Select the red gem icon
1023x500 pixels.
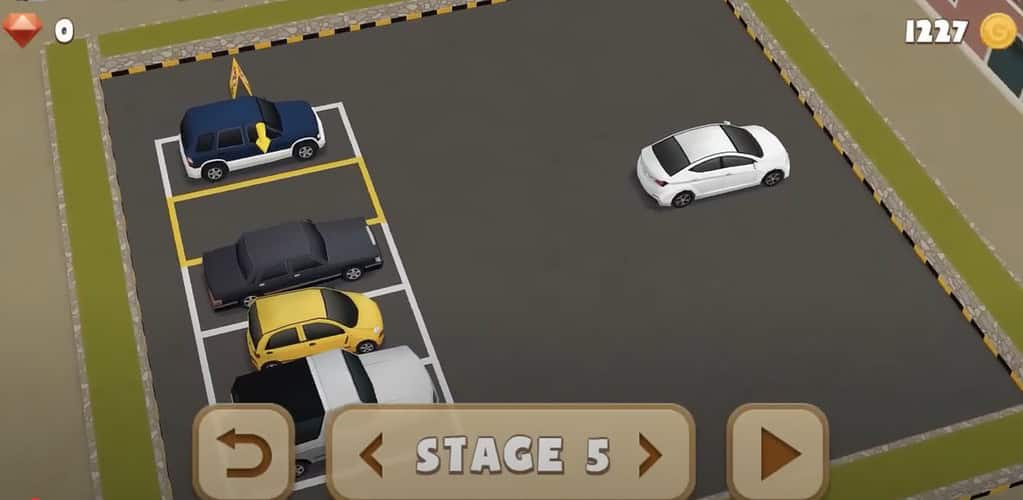pyautogui.click(x=22, y=30)
